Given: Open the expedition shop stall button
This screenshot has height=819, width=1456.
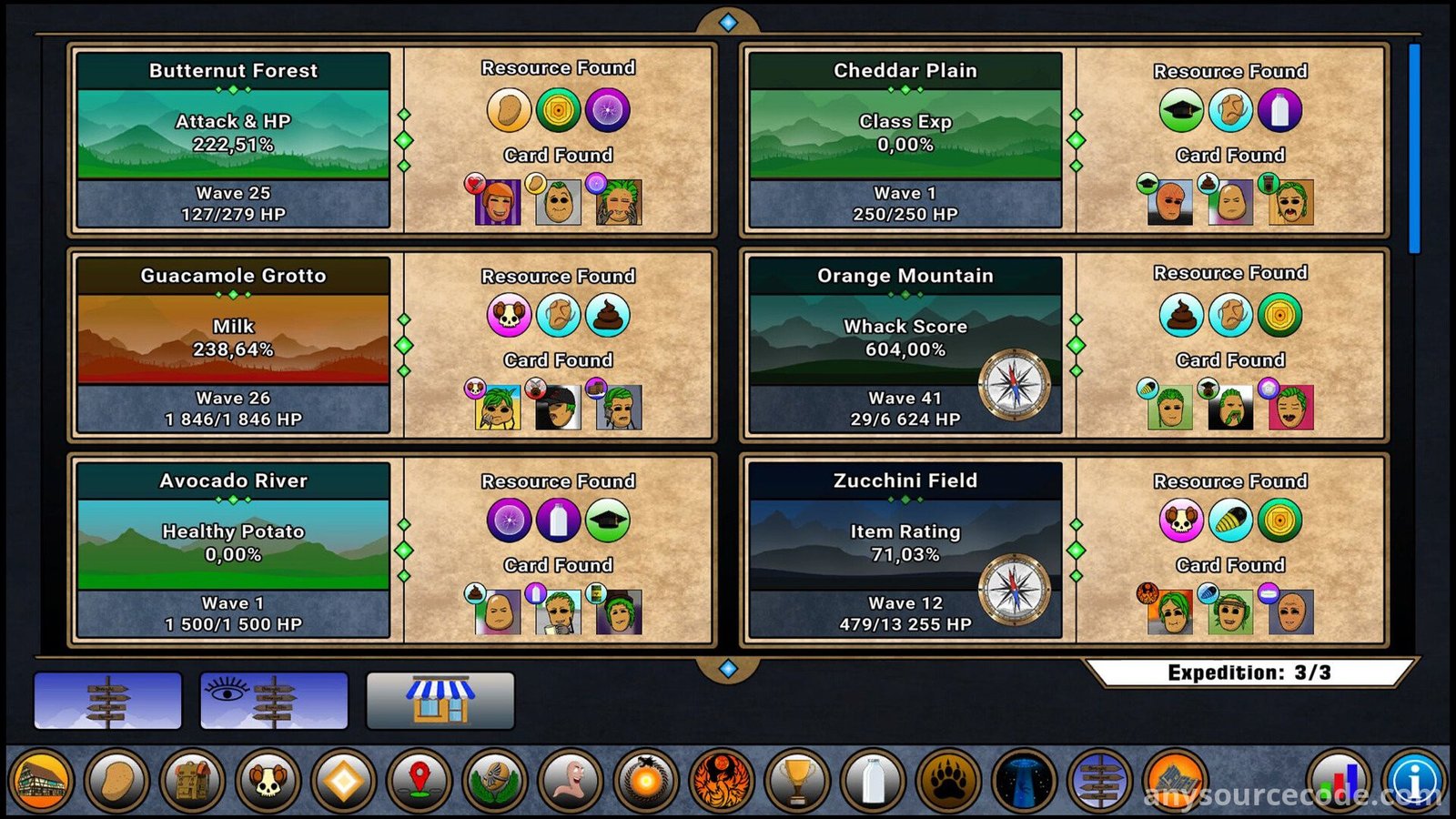Looking at the screenshot, I should [440, 701].
